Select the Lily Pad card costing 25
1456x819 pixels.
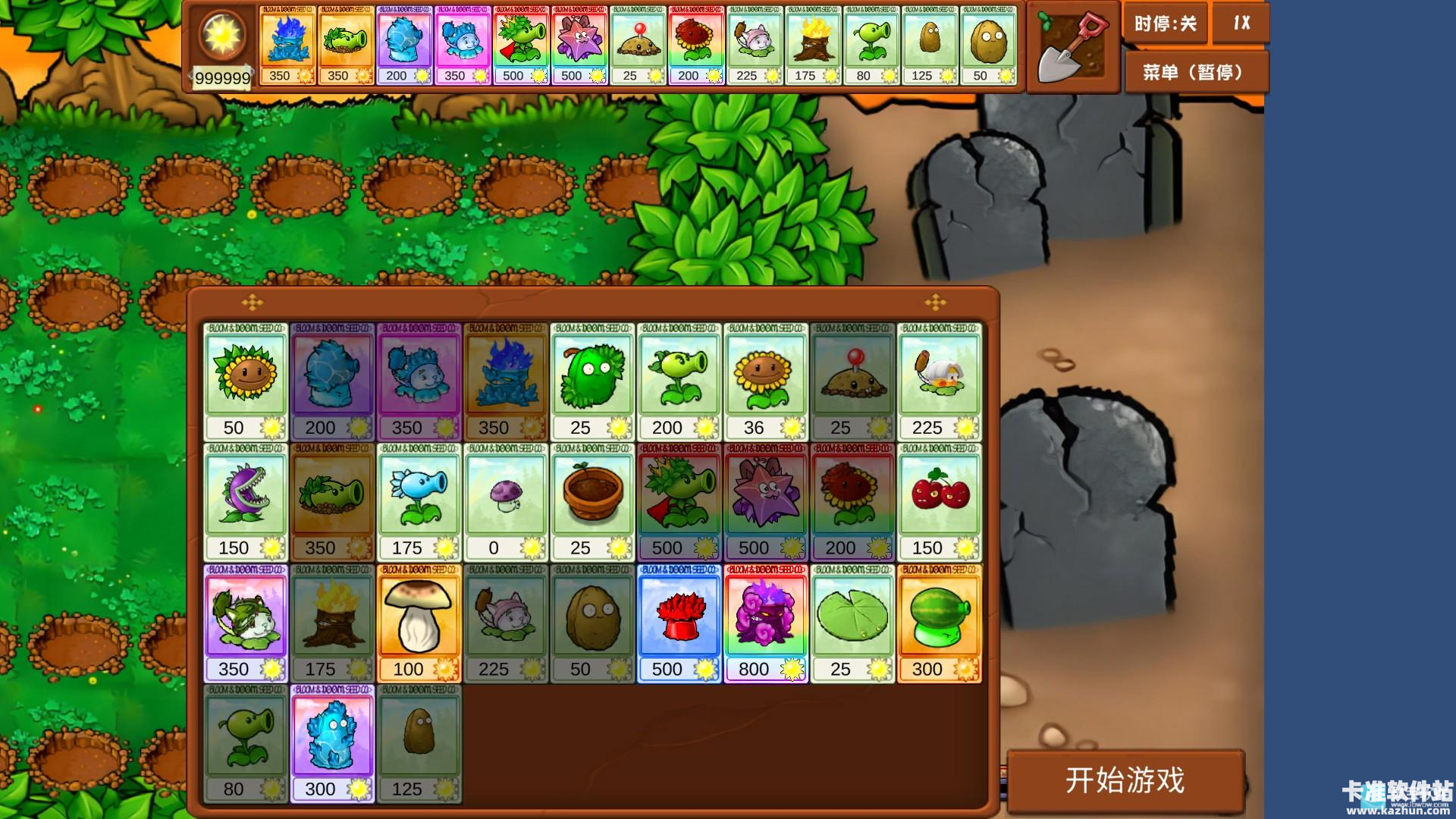852,618
